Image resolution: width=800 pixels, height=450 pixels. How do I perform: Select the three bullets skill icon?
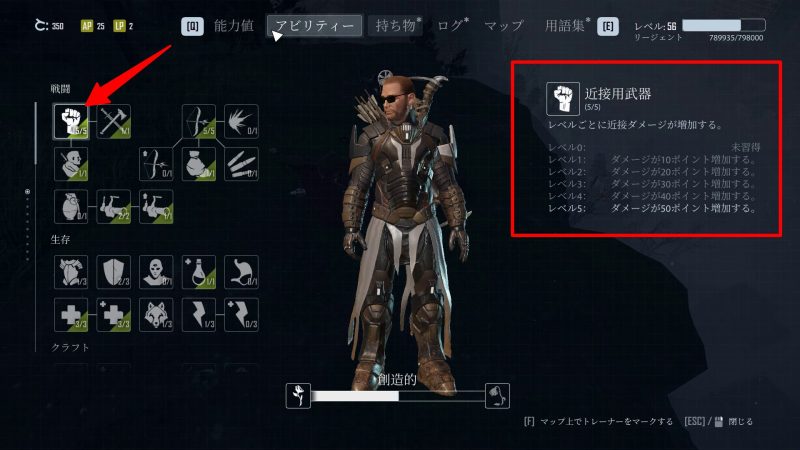pyautogui.click(x=241, y=164)
